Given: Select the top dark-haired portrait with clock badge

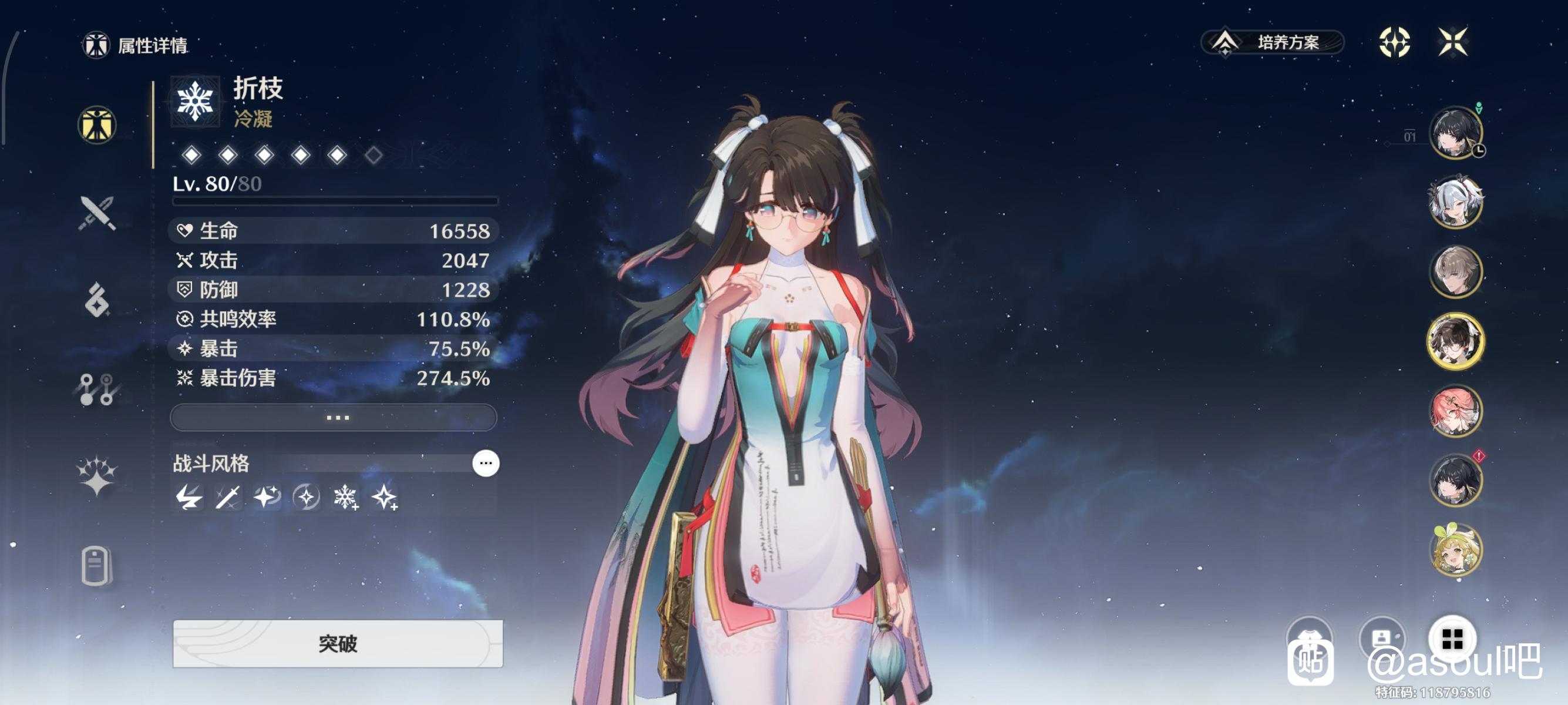Looking at the screenshot, I should 1455,133.
